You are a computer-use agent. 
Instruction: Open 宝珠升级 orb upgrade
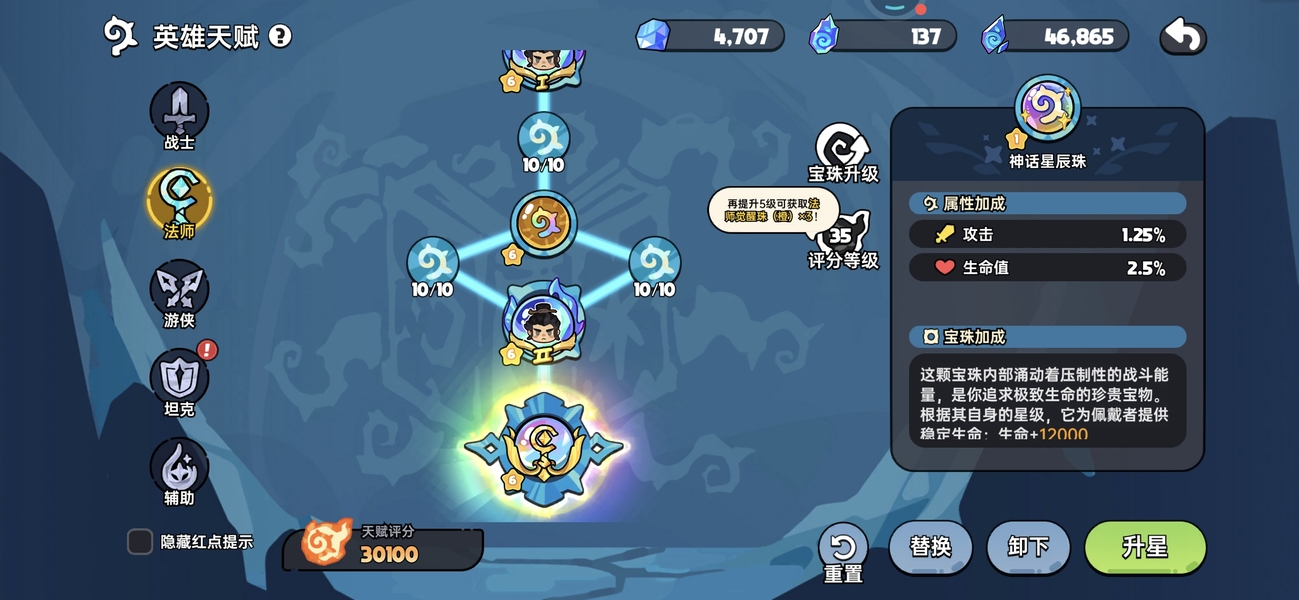(843, 152)
